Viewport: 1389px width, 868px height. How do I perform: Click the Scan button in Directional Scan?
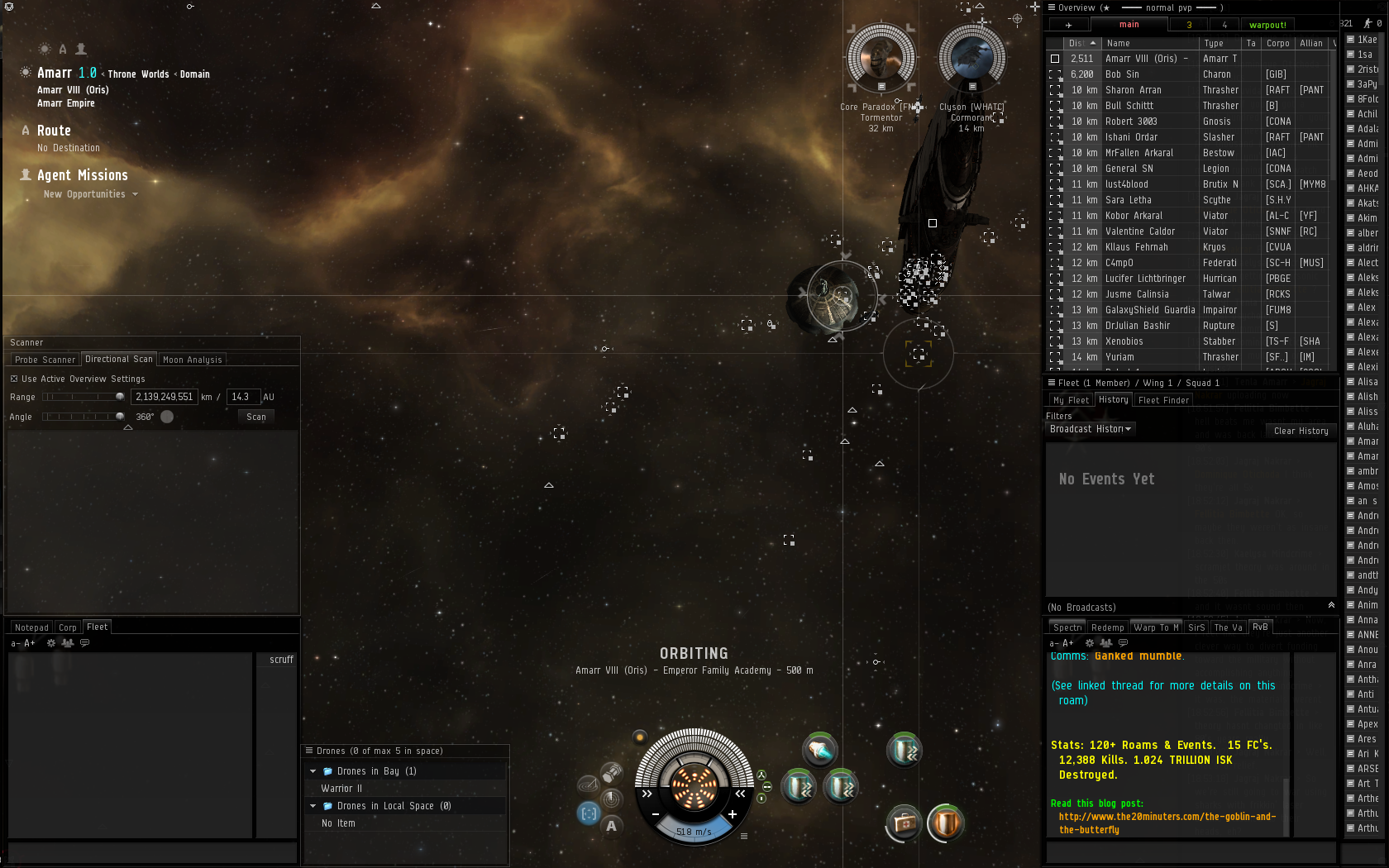256,417
